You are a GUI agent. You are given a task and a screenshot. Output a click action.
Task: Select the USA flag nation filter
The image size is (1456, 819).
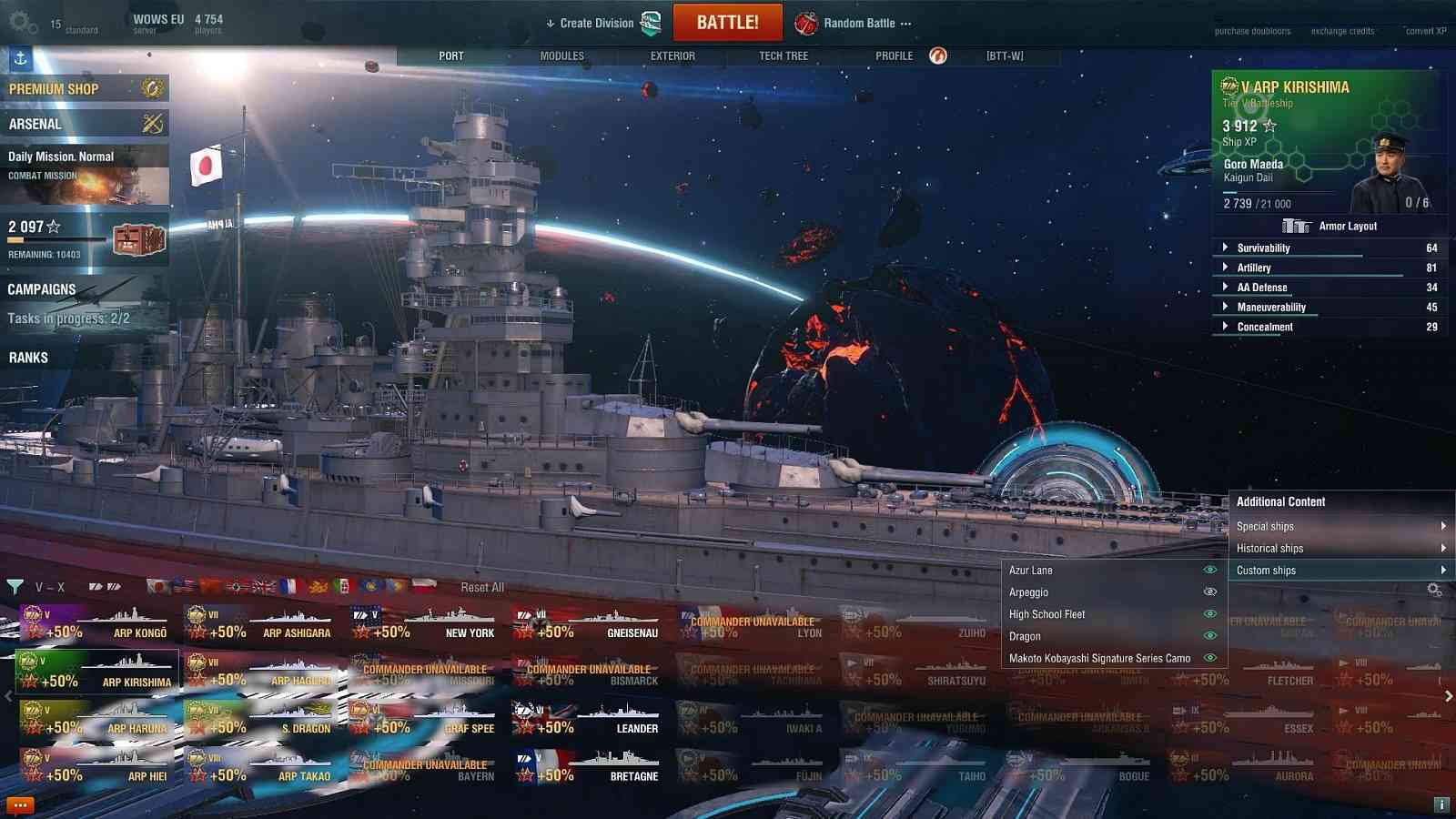(x=185, y=587)
